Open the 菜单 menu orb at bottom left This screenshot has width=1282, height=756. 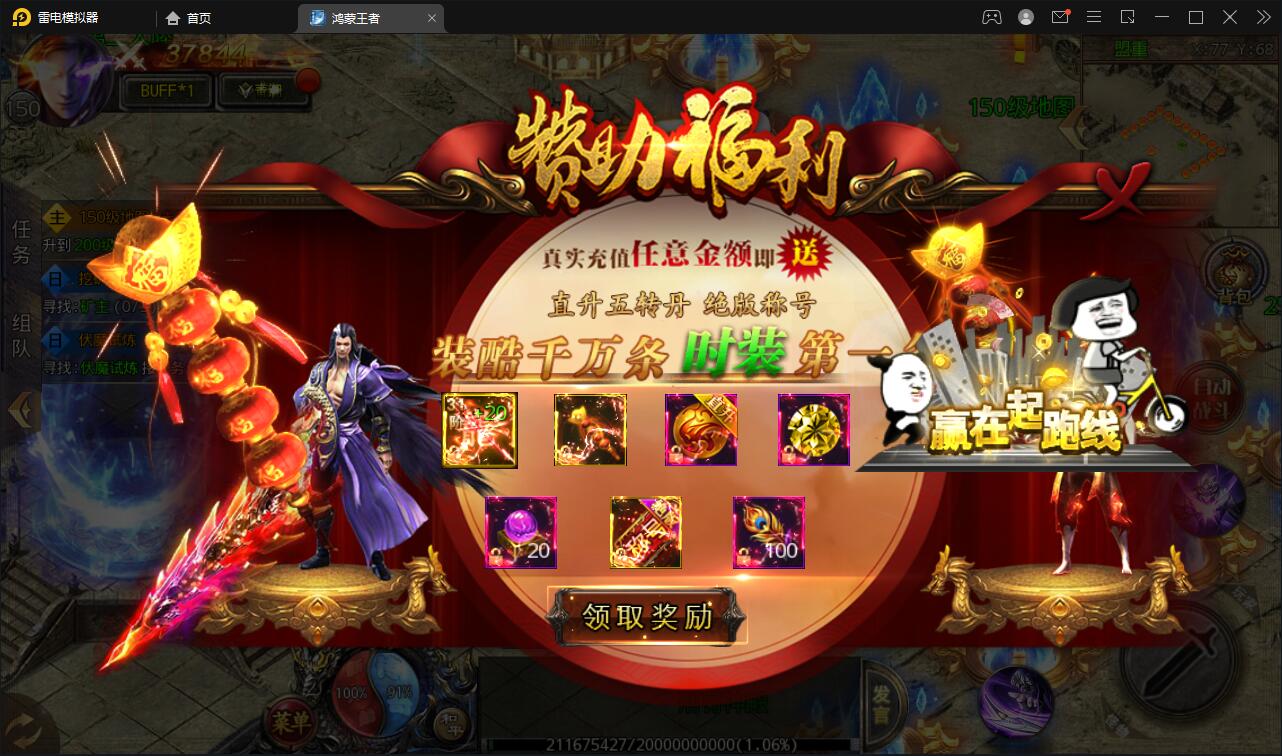coord(290,722)
